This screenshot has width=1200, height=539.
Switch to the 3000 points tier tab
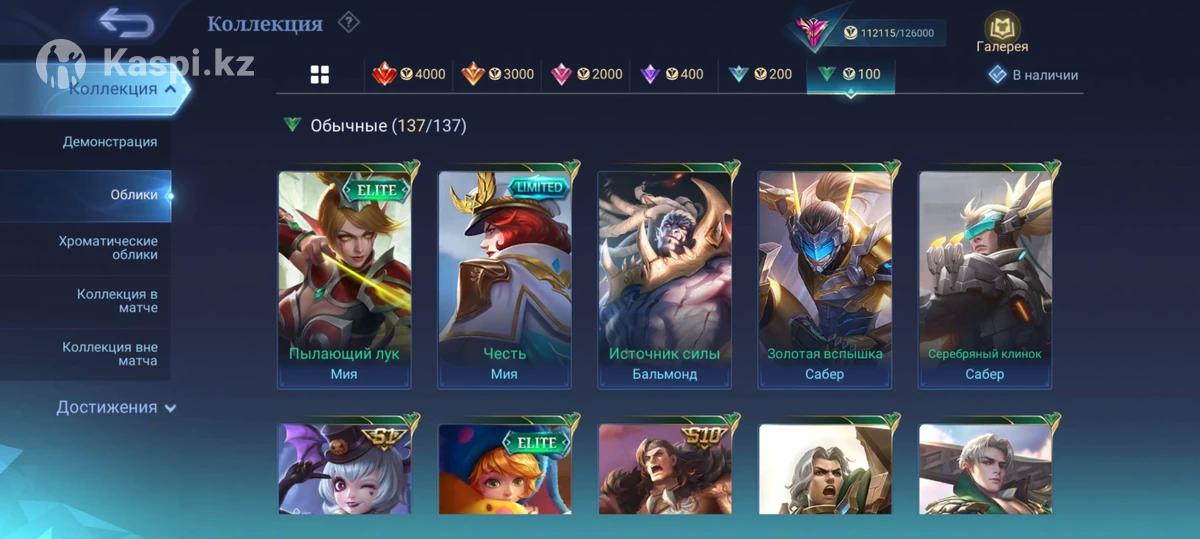point(497,75)
